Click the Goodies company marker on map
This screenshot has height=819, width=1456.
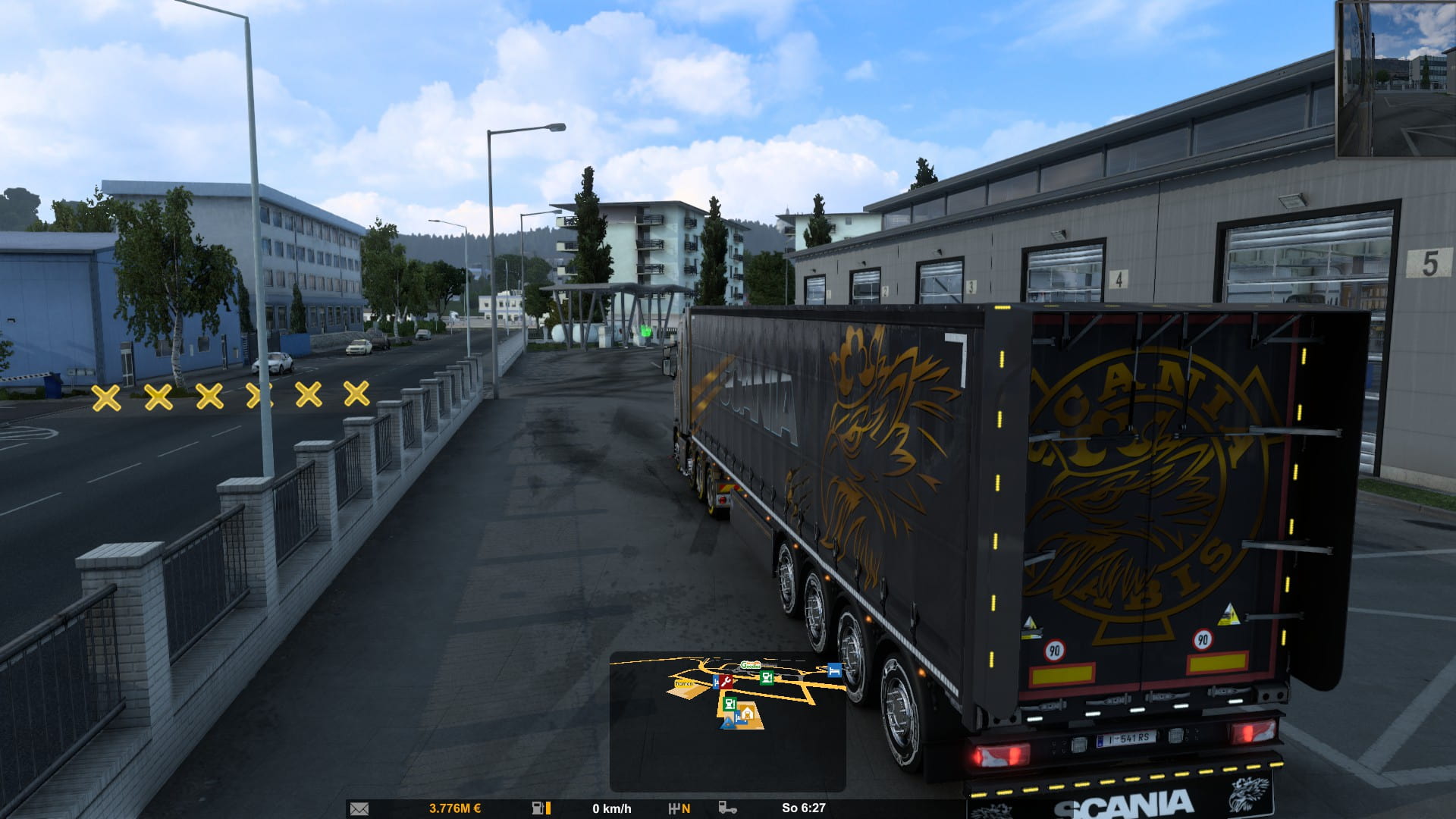(x=750, y=665)
